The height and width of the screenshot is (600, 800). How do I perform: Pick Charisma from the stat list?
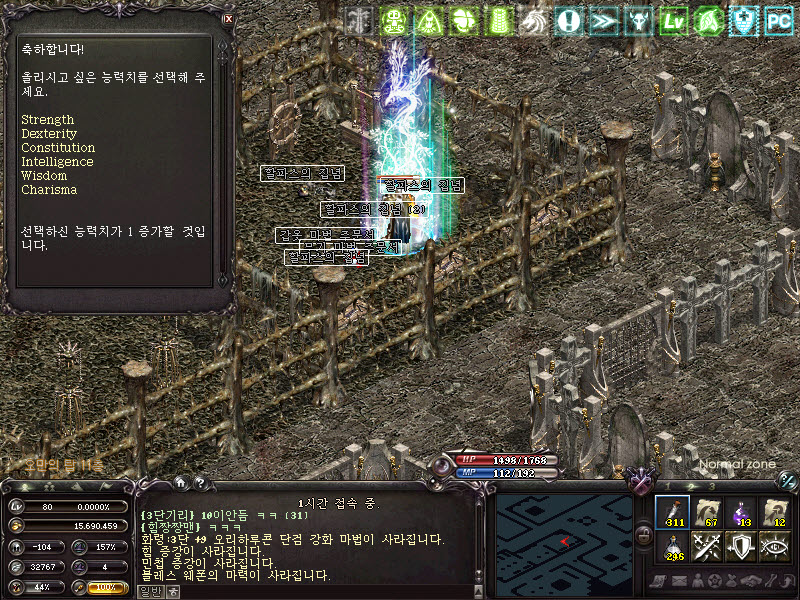coord(49,190)
